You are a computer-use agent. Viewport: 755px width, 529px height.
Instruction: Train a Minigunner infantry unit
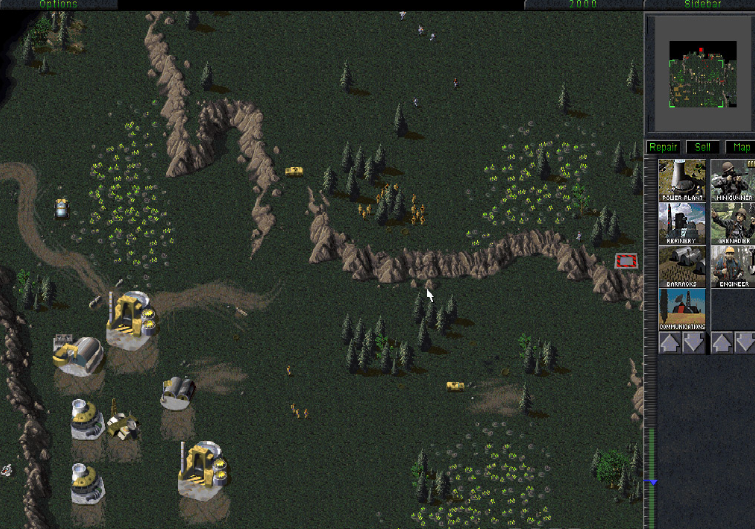point(733,180)
